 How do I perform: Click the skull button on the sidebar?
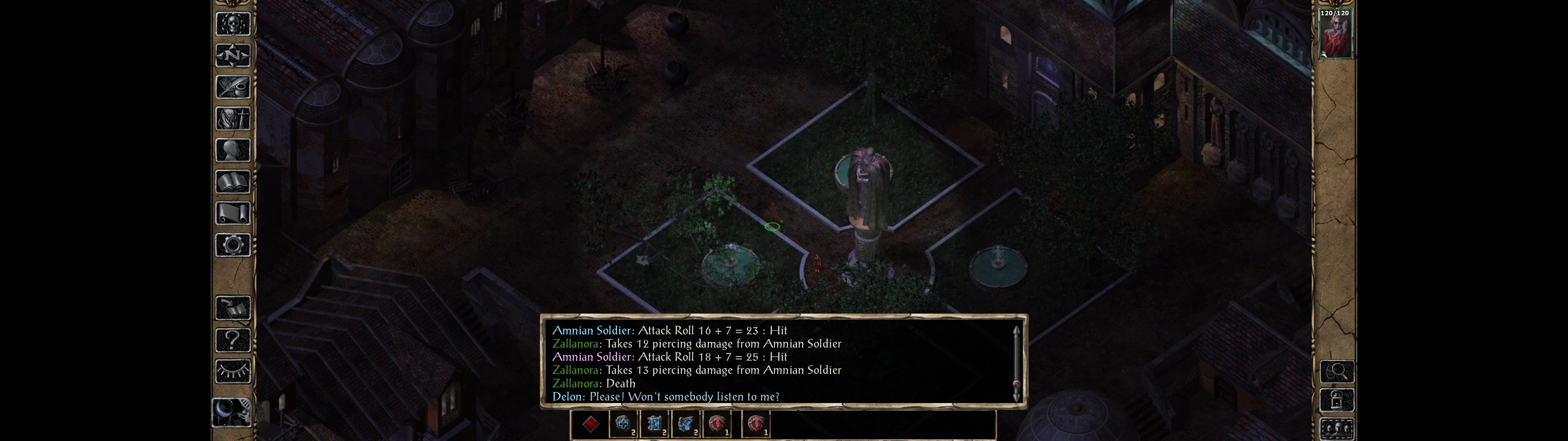232,24
